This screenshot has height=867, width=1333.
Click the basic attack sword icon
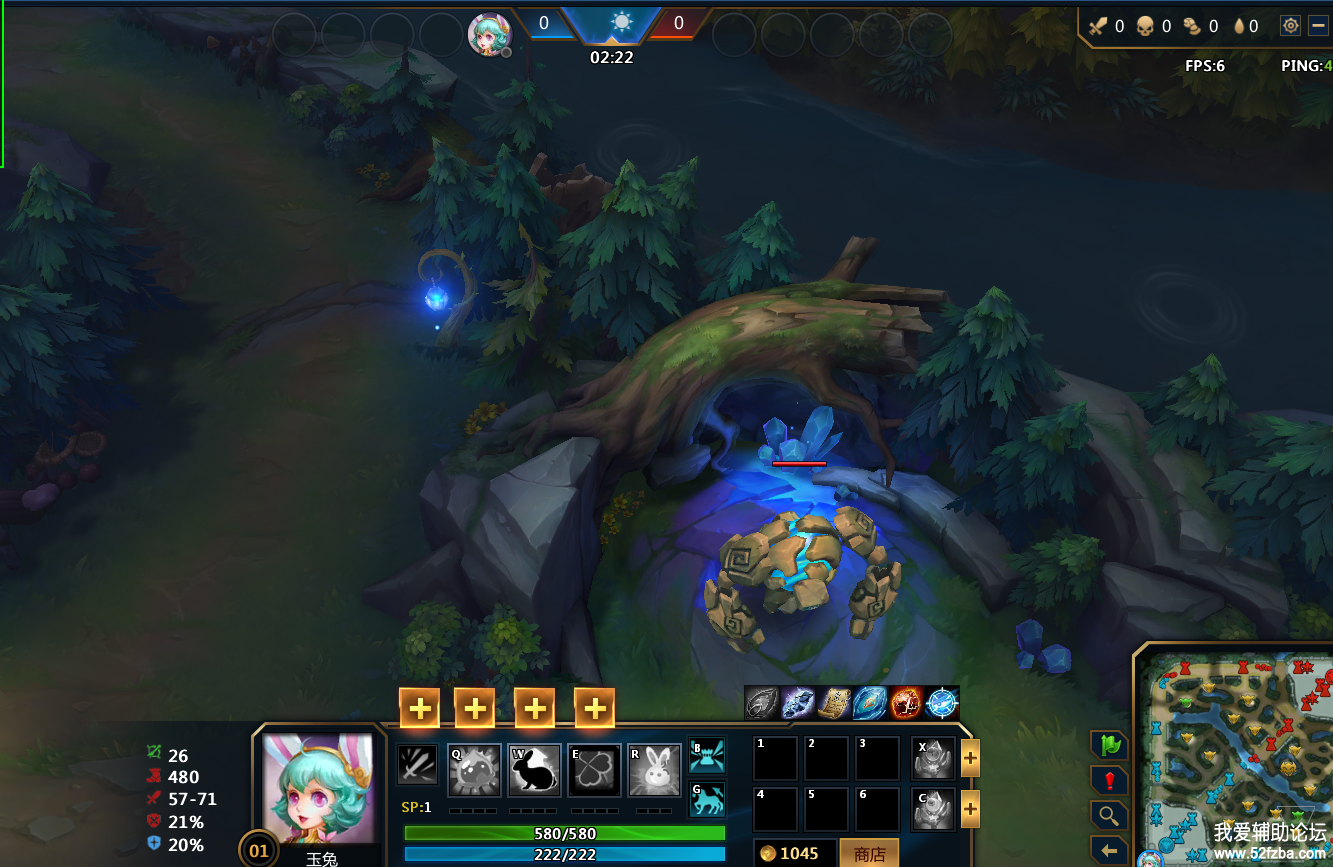(x=417, y=766)
